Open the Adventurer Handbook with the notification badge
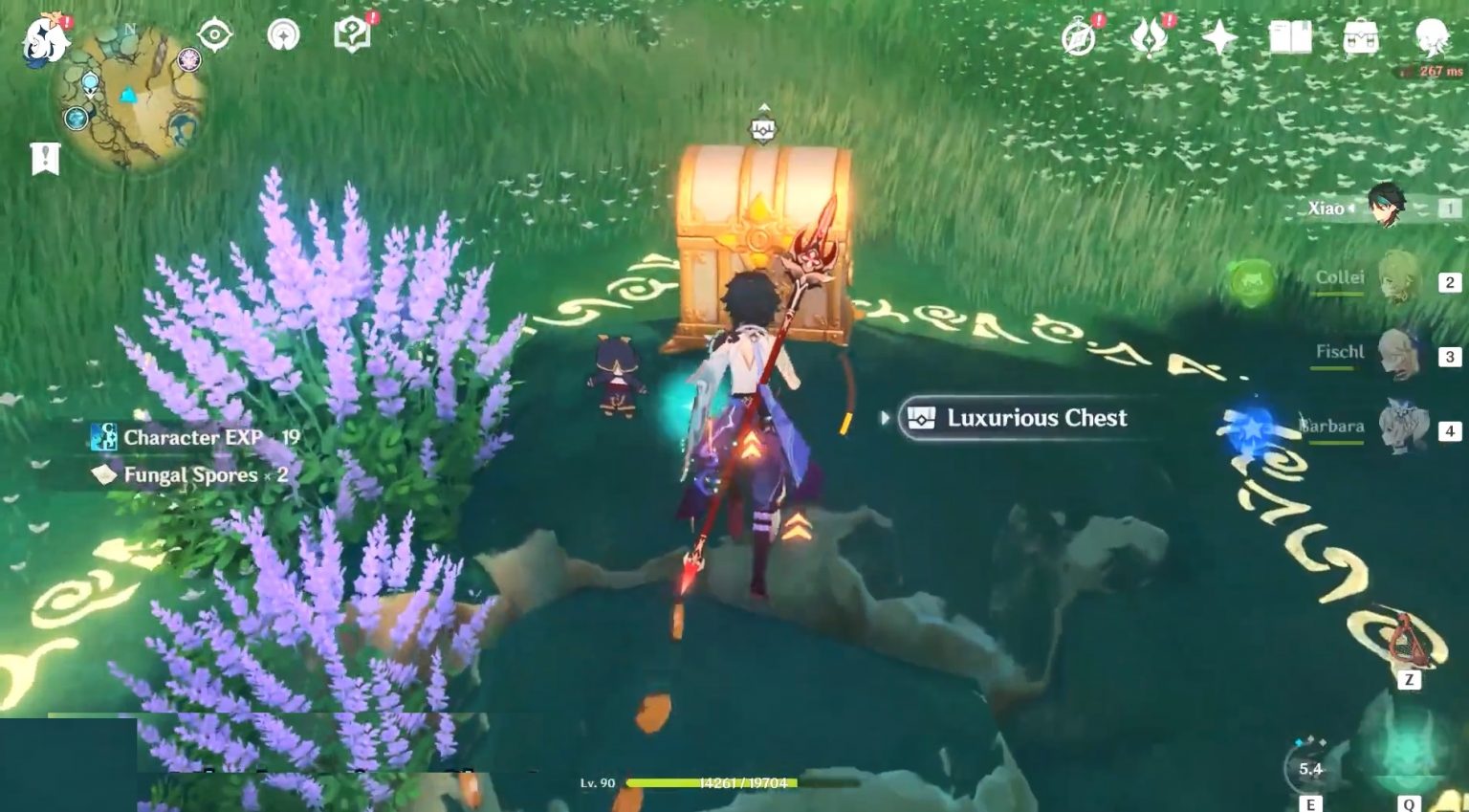 click(x=351, y=33)
